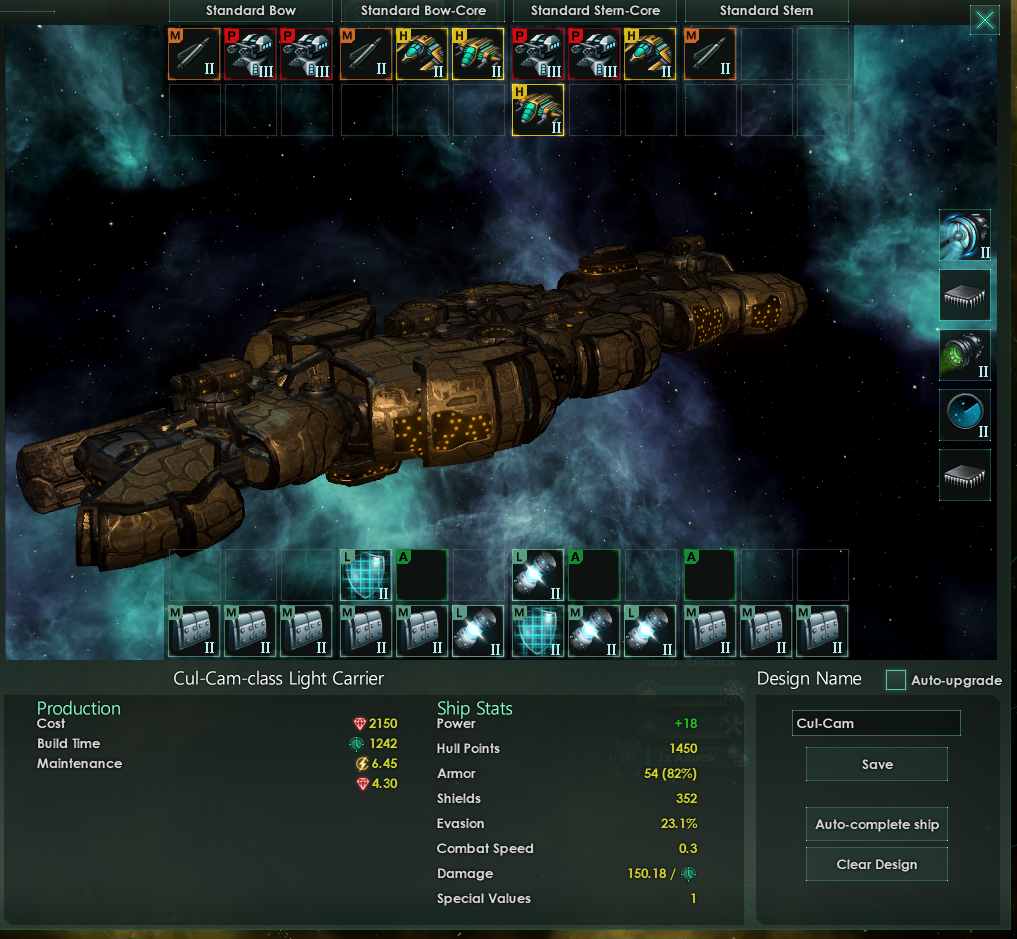Select the radar sensor component slot
Screen dimensions: 1017x939
[x=965, y=415]
